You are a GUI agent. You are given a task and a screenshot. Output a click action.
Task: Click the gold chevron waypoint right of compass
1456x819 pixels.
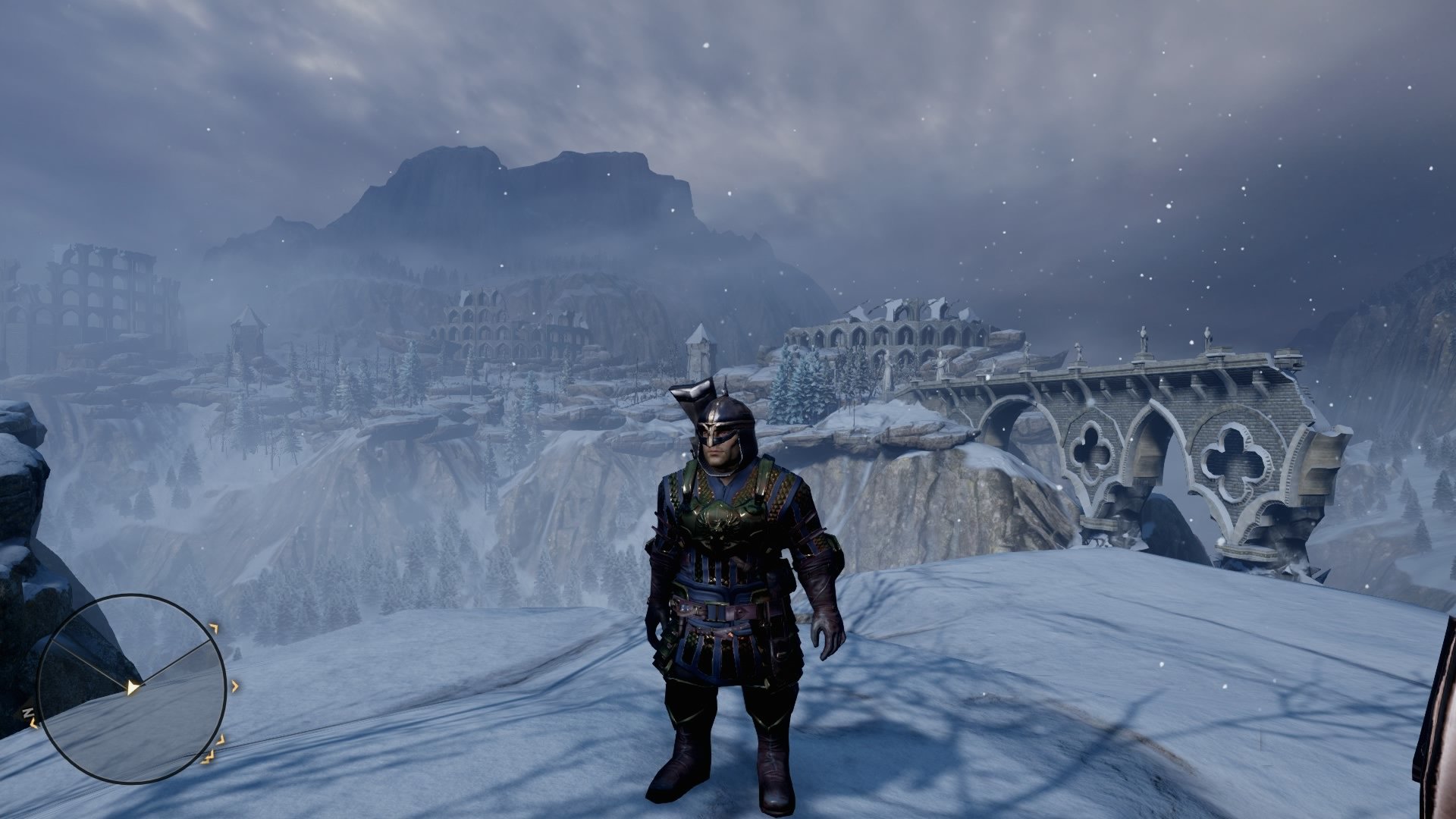(235, 686)
